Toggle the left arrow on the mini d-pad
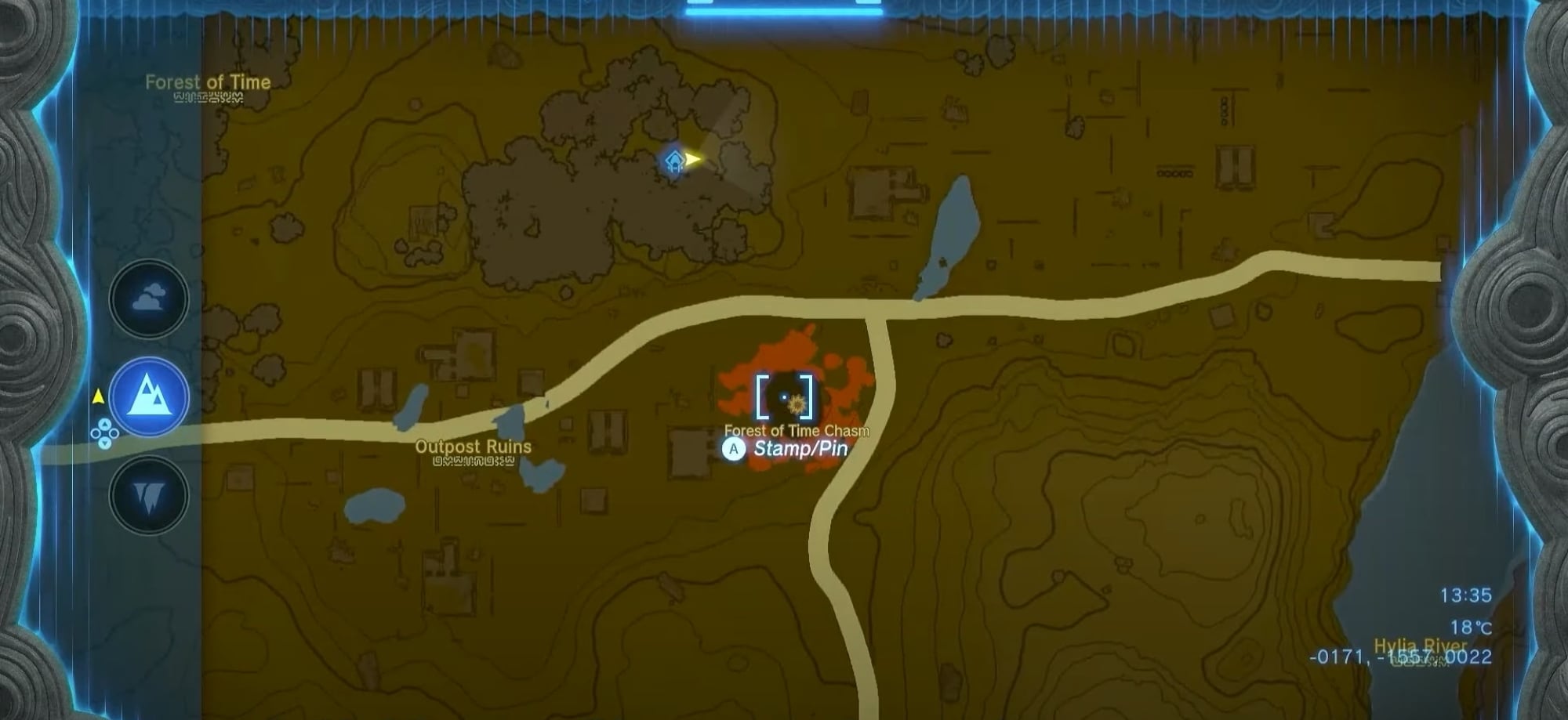Image resolution: width=1568 pixels, height=720 pixels. click(96, 434)
